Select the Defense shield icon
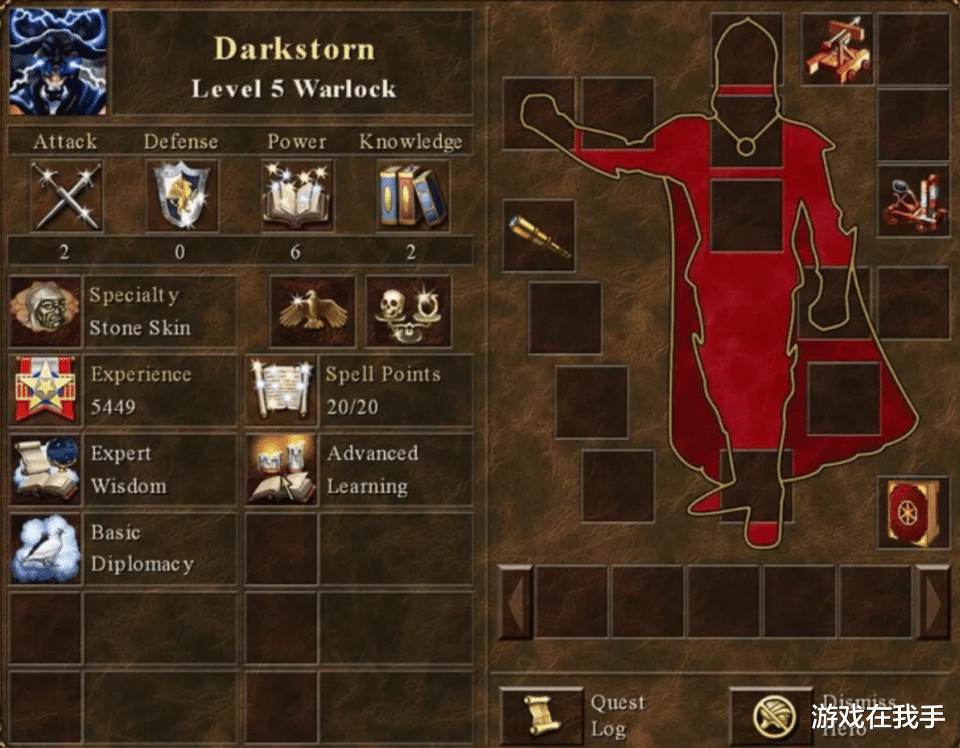 click(x=181, y=196)
